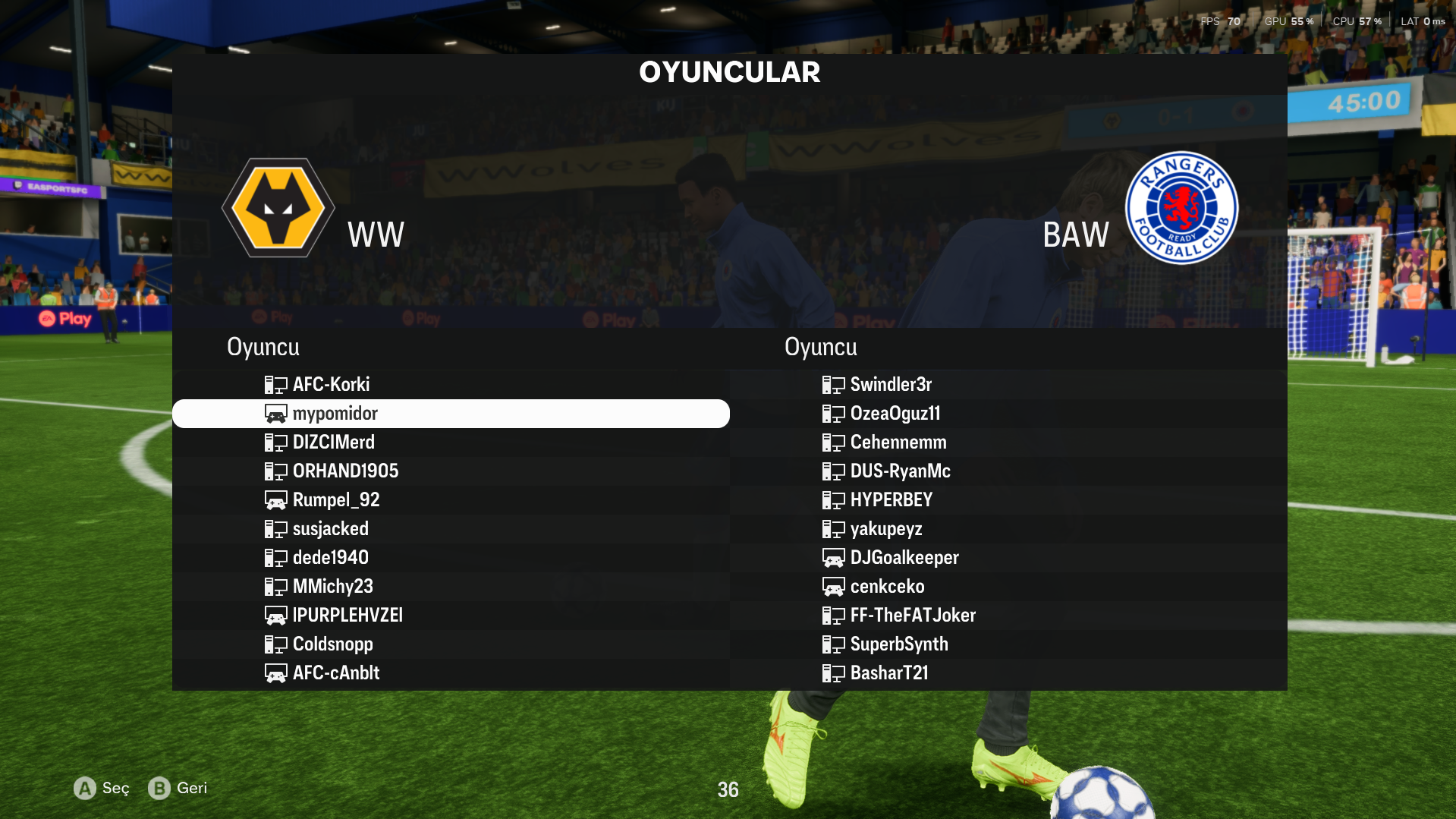Select Swindler3r on the BAW side
Viewport: 1456px width, 819px height.
click(x=890, y=385)
